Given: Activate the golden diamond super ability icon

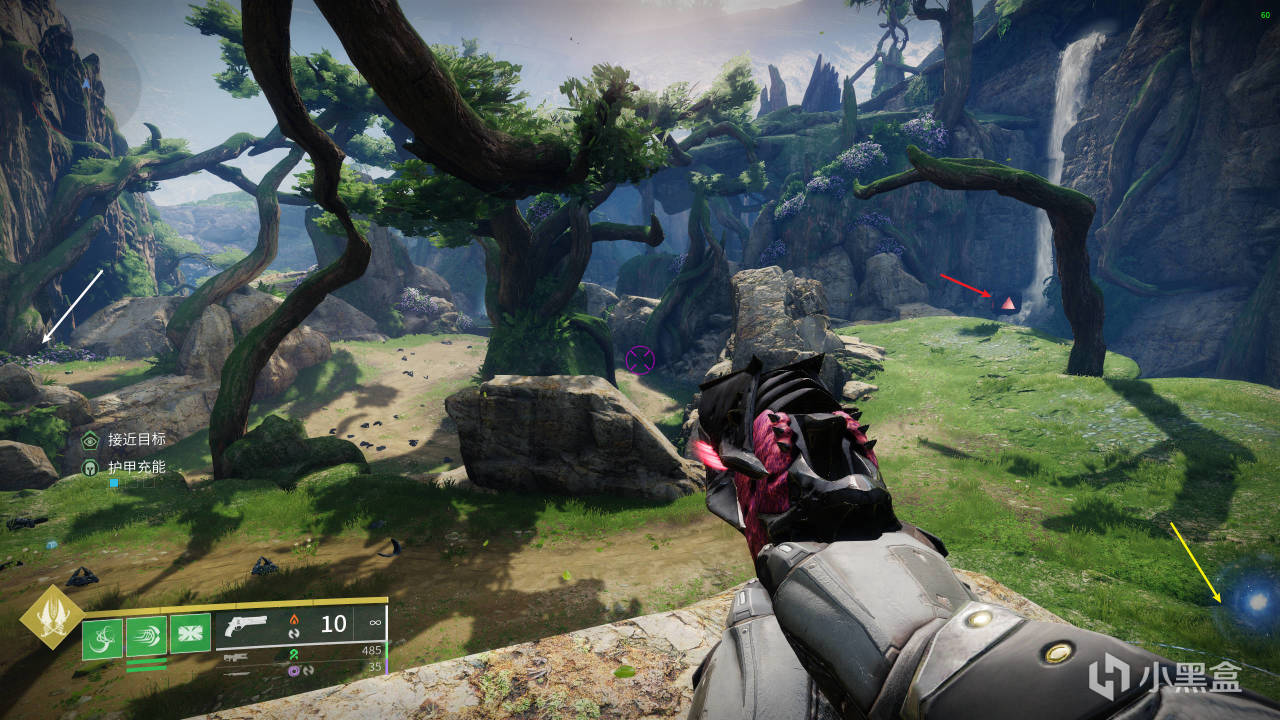Looking at the screenshot, I should (x=50, y=616).
